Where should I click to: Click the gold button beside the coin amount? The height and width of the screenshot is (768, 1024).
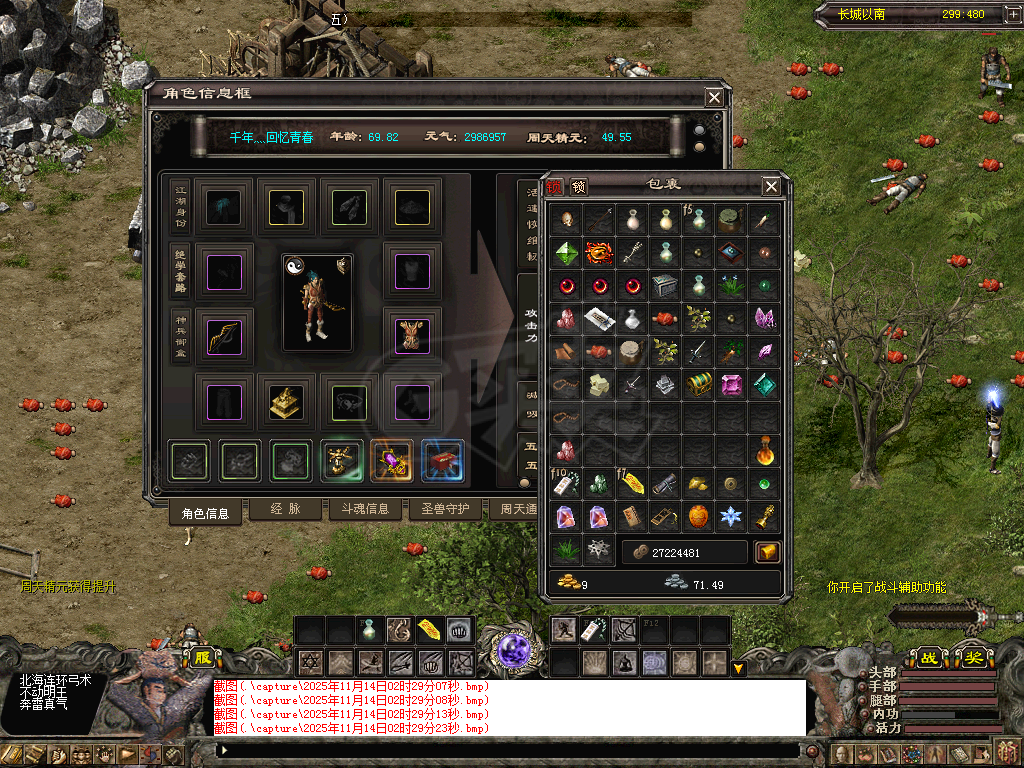pyautogui.click(x=767, y=552)
